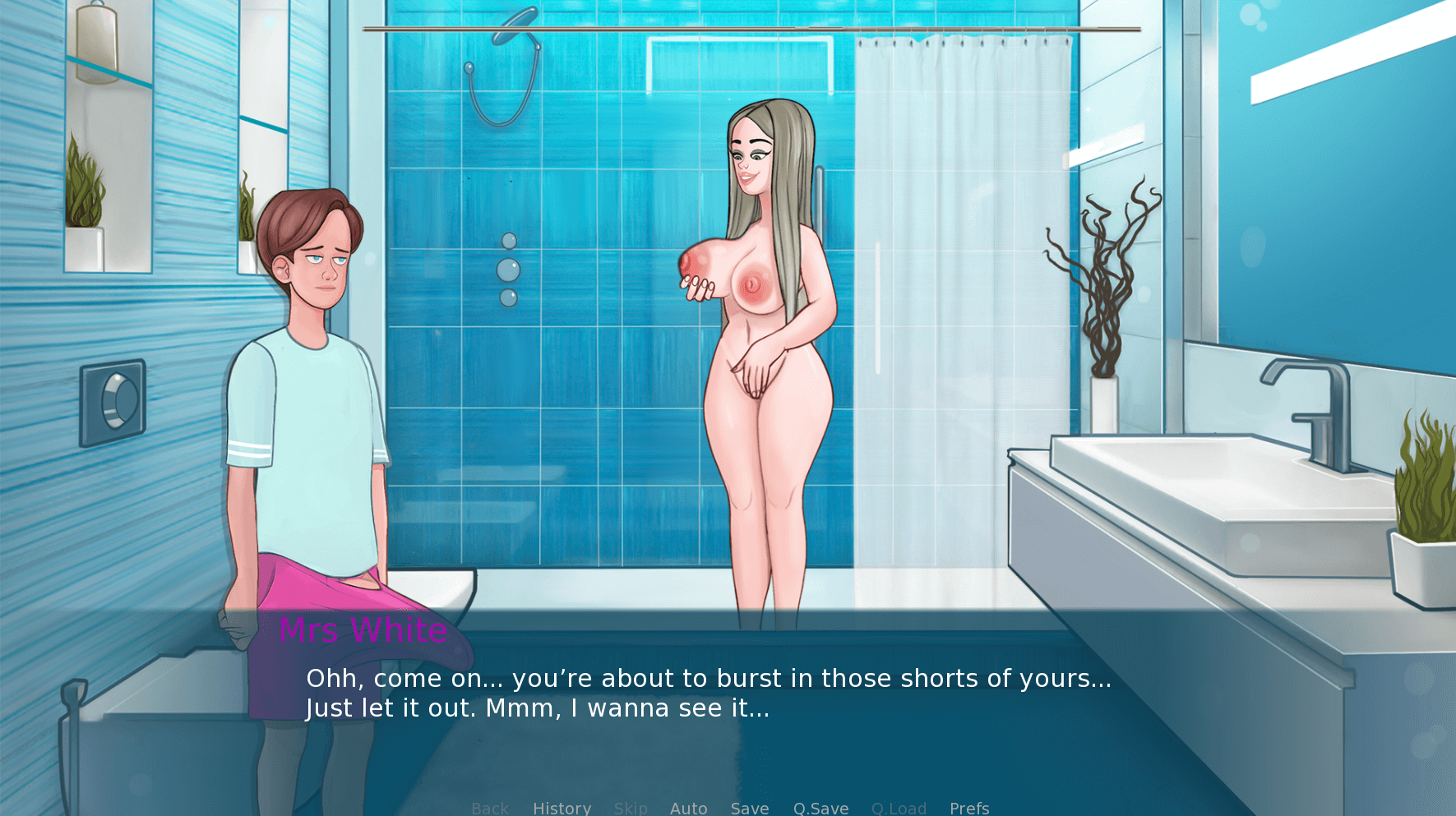Image resolution: width=1456 pixels, height=816 pixels.
Task: Click the Q.Load button
Action: pyautogui.click(x=899, y=808)
